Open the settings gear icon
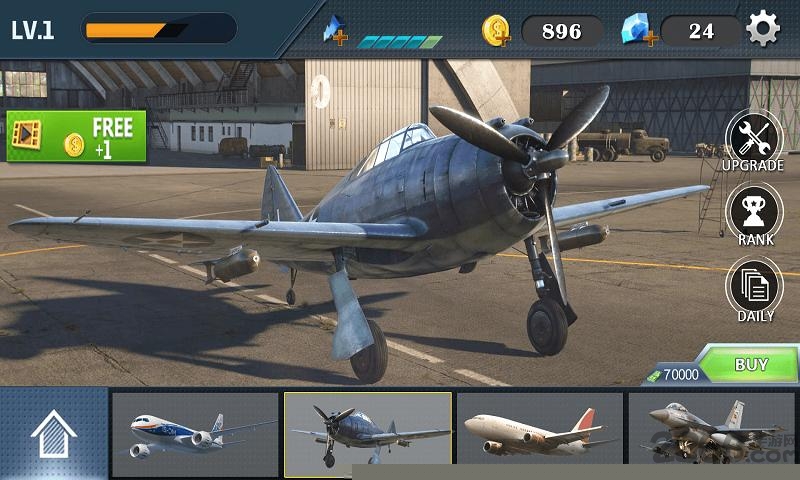 (763, 30)
